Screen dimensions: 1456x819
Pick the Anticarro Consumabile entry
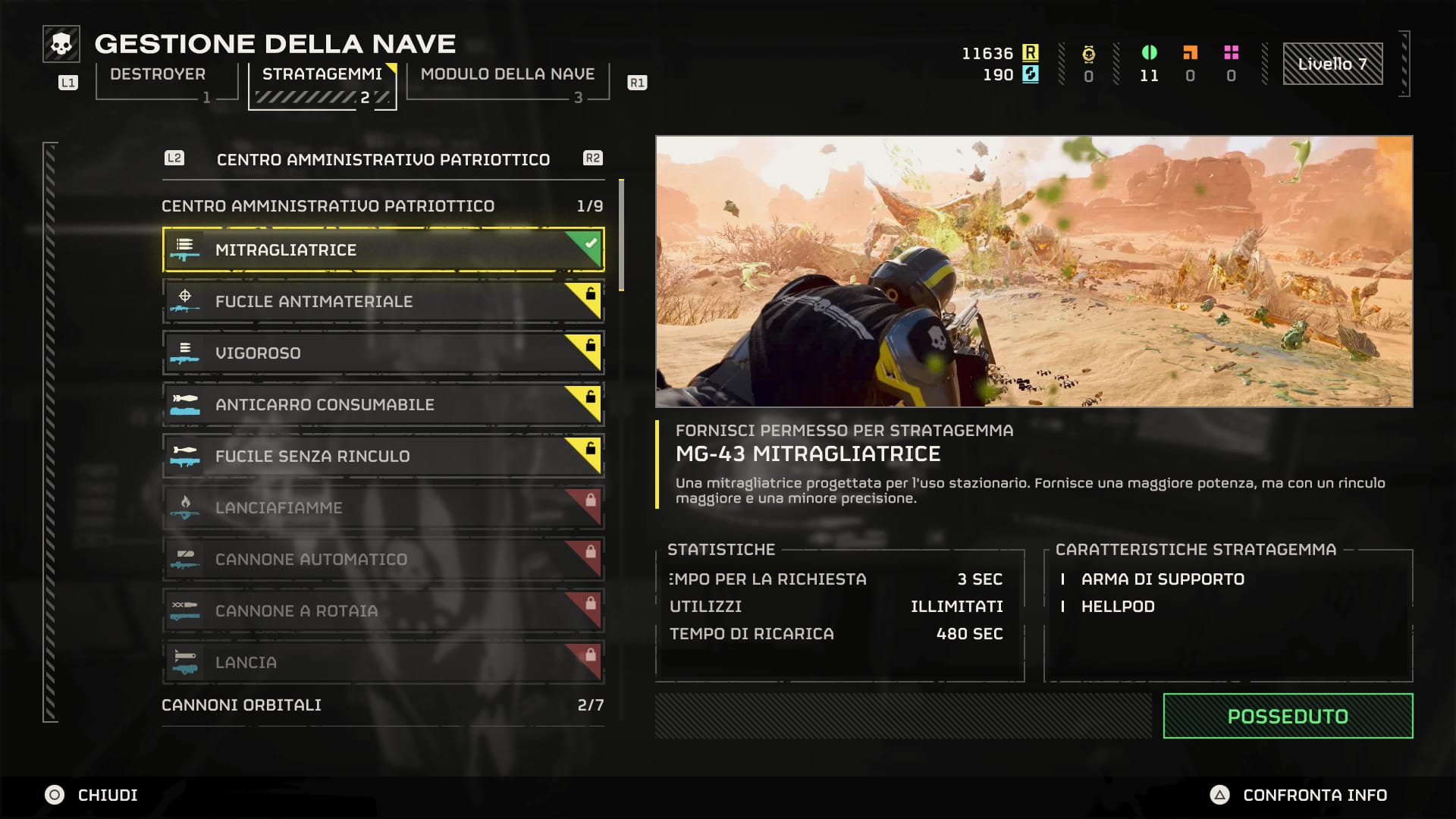pyautogui.click(x=383, y=404)
